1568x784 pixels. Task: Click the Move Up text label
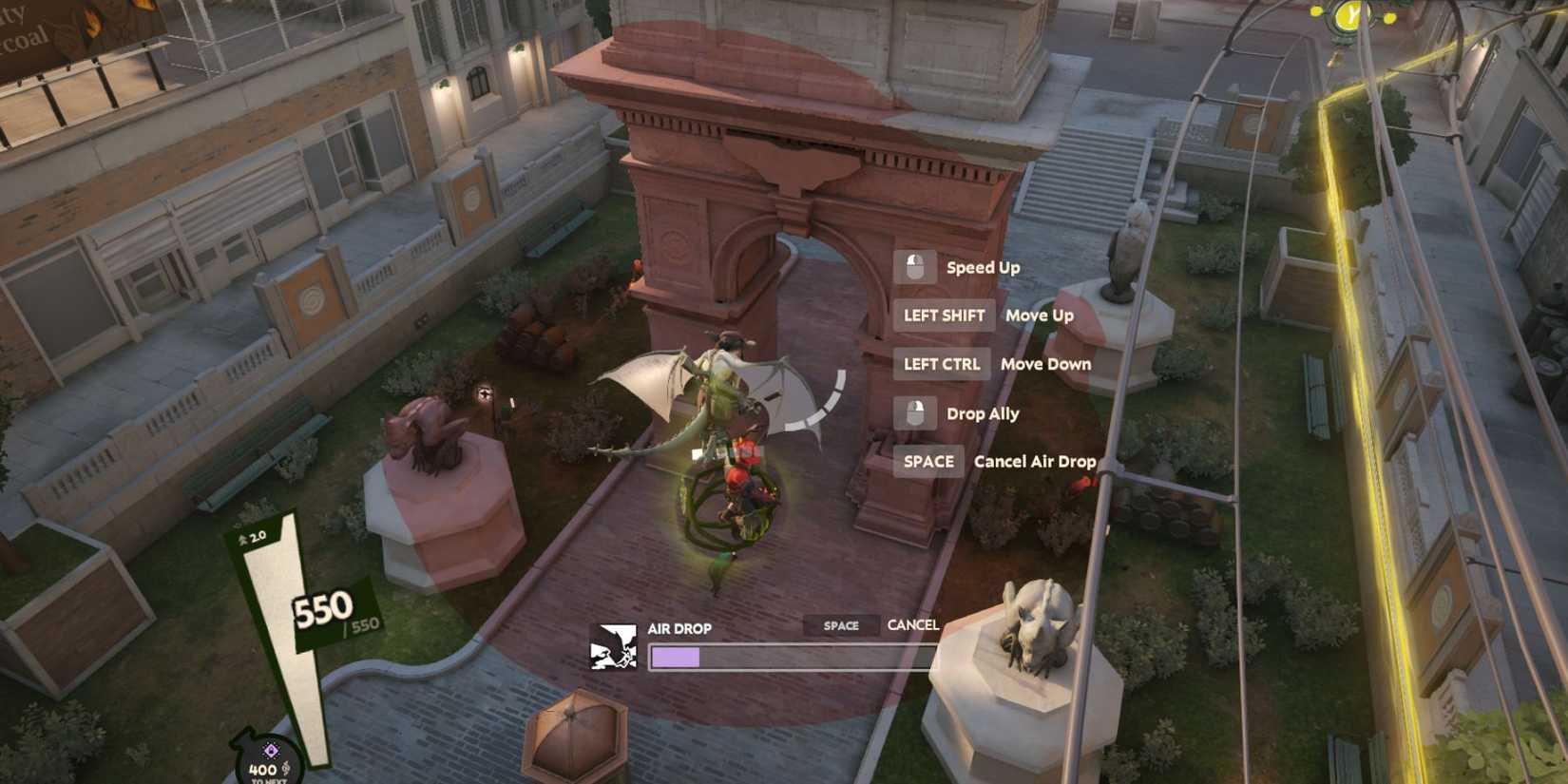click(1039, 316)
